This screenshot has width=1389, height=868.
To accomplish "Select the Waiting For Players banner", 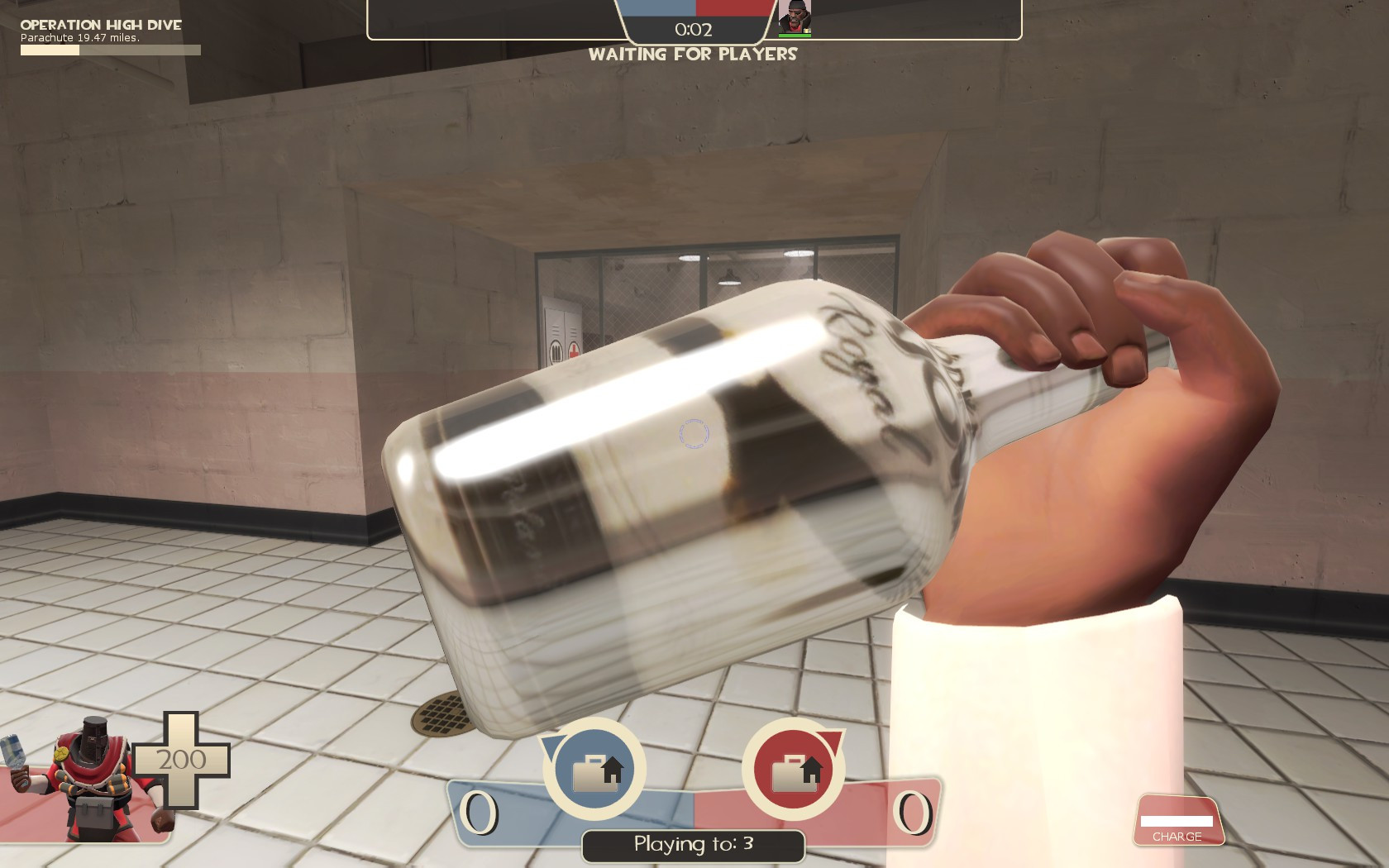I will point(692,56).
